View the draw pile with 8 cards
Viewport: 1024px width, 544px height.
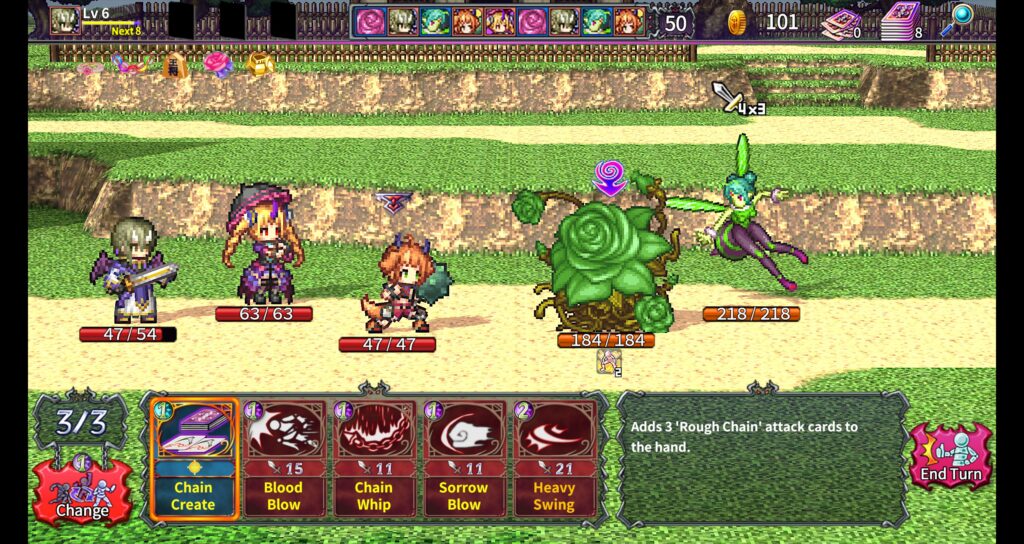click(x=903, y=20)
